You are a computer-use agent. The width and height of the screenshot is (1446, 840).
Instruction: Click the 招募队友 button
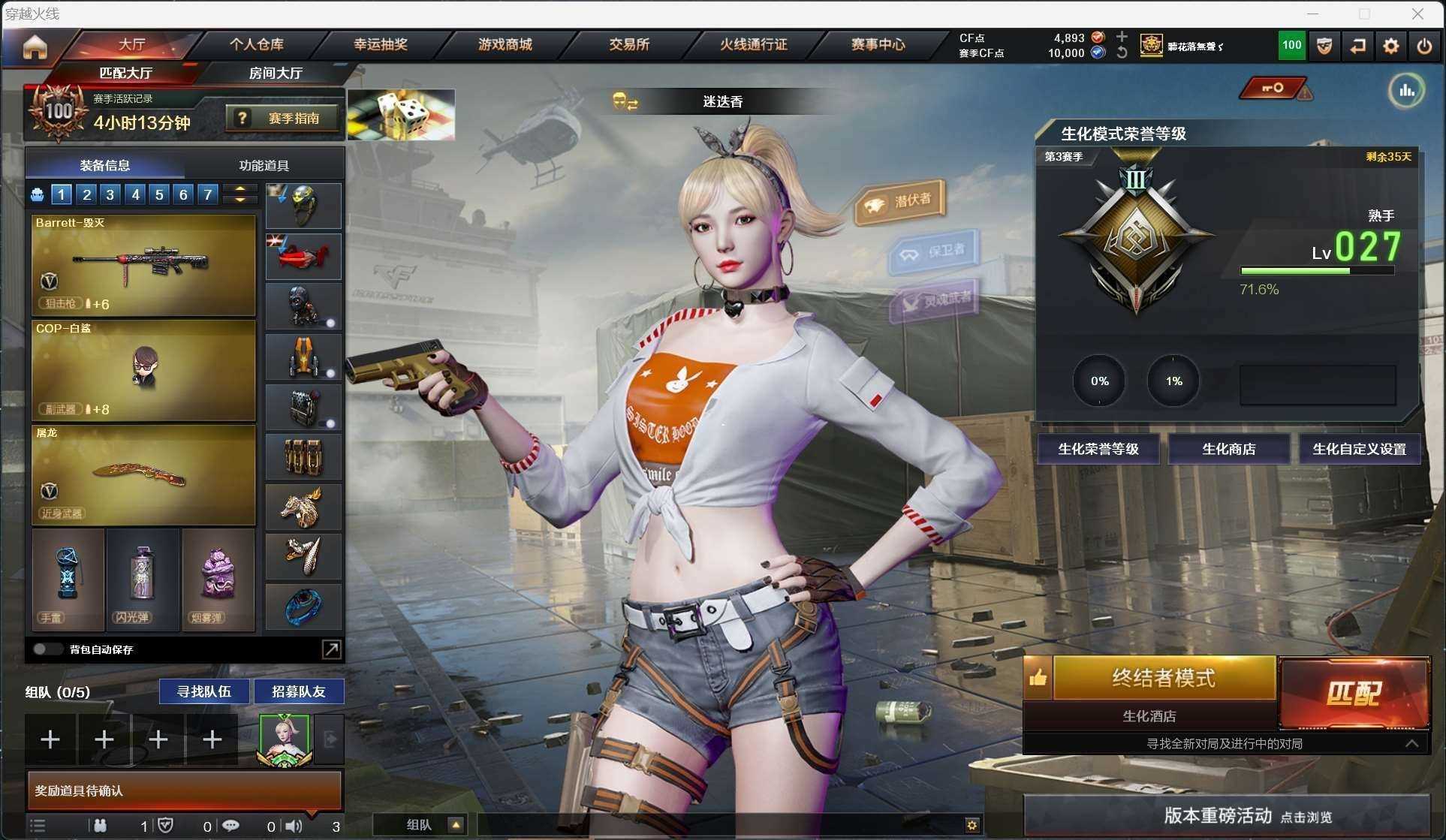(298, 691)
